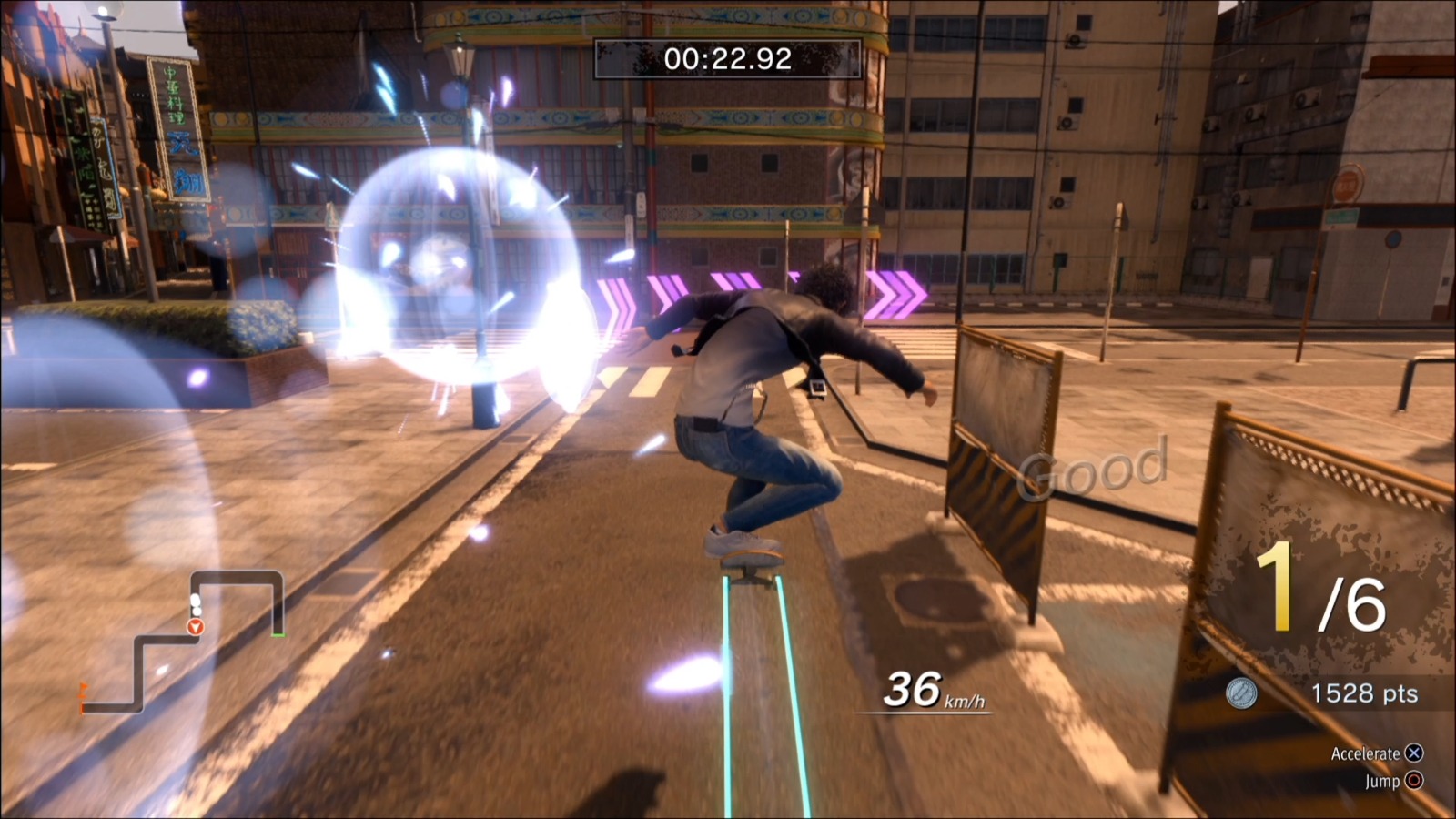Click a white collectible dot on the minimap
Viewport: 1456px width, 819px height.
point(196,601)
